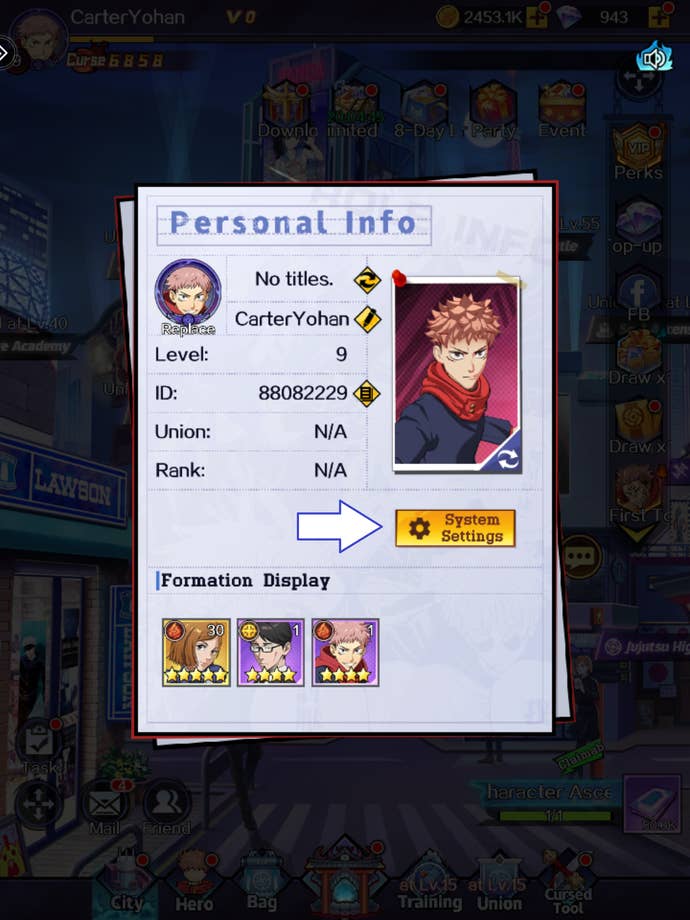690x920 pixels.
Task: Select the level 30 brown-haired hero
Action: pyautogui.click(x=196, y=652)
